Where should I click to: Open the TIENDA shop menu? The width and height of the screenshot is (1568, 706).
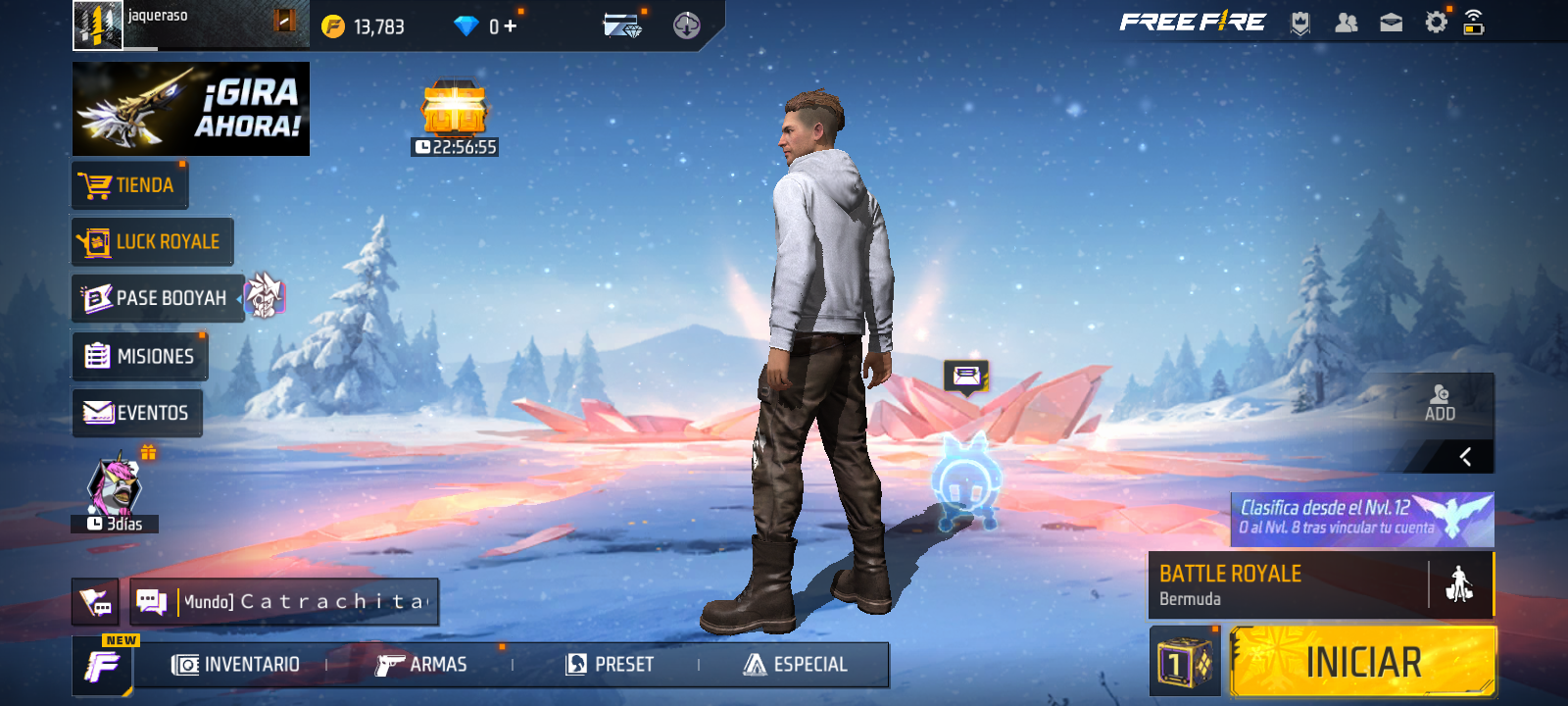coord(129,185)
